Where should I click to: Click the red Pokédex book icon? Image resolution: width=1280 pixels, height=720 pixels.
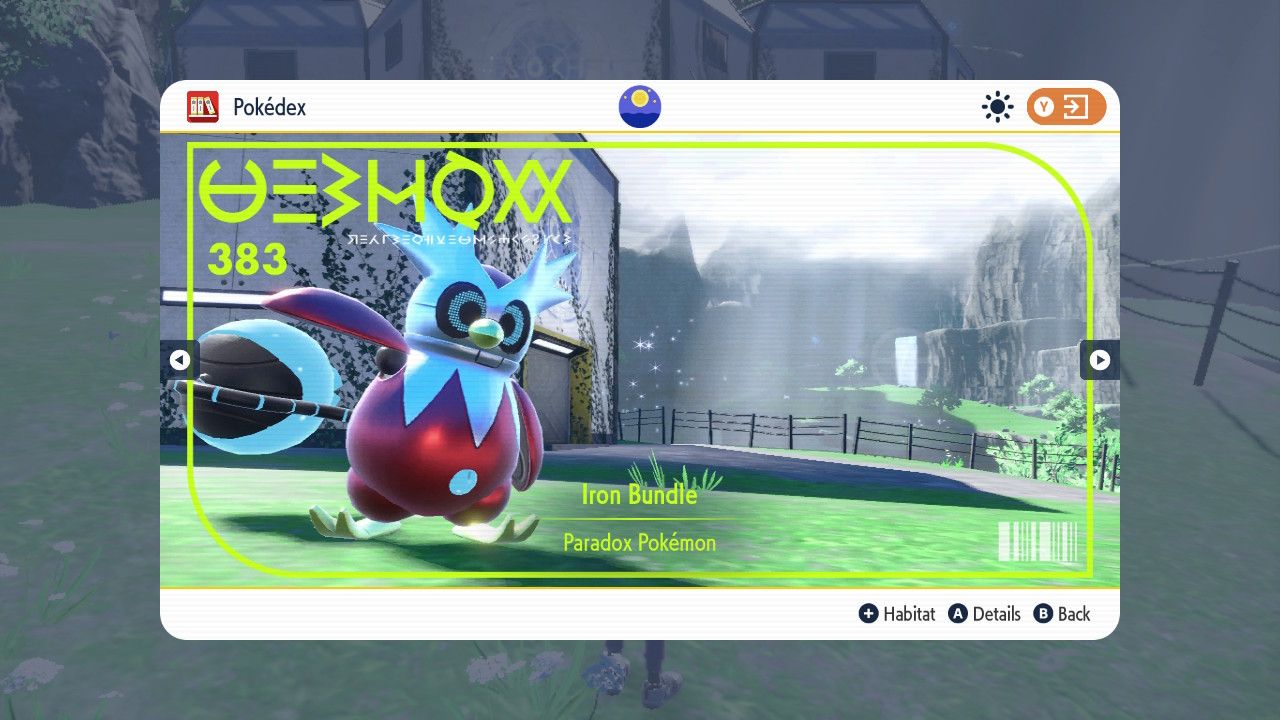(x=204, y=107)
